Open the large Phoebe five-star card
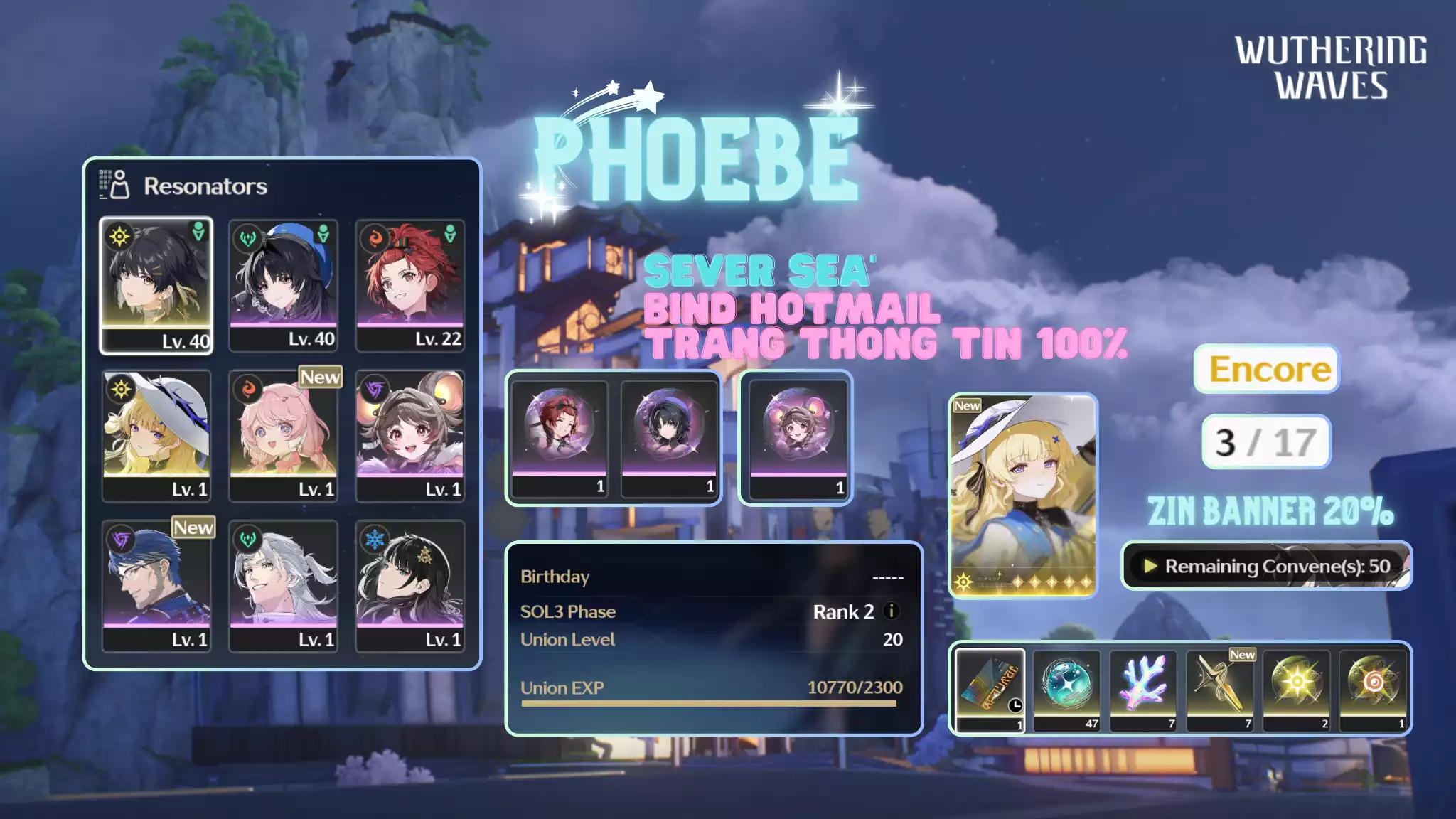Screen dimensions: 1456x819 pos(1023,495)
